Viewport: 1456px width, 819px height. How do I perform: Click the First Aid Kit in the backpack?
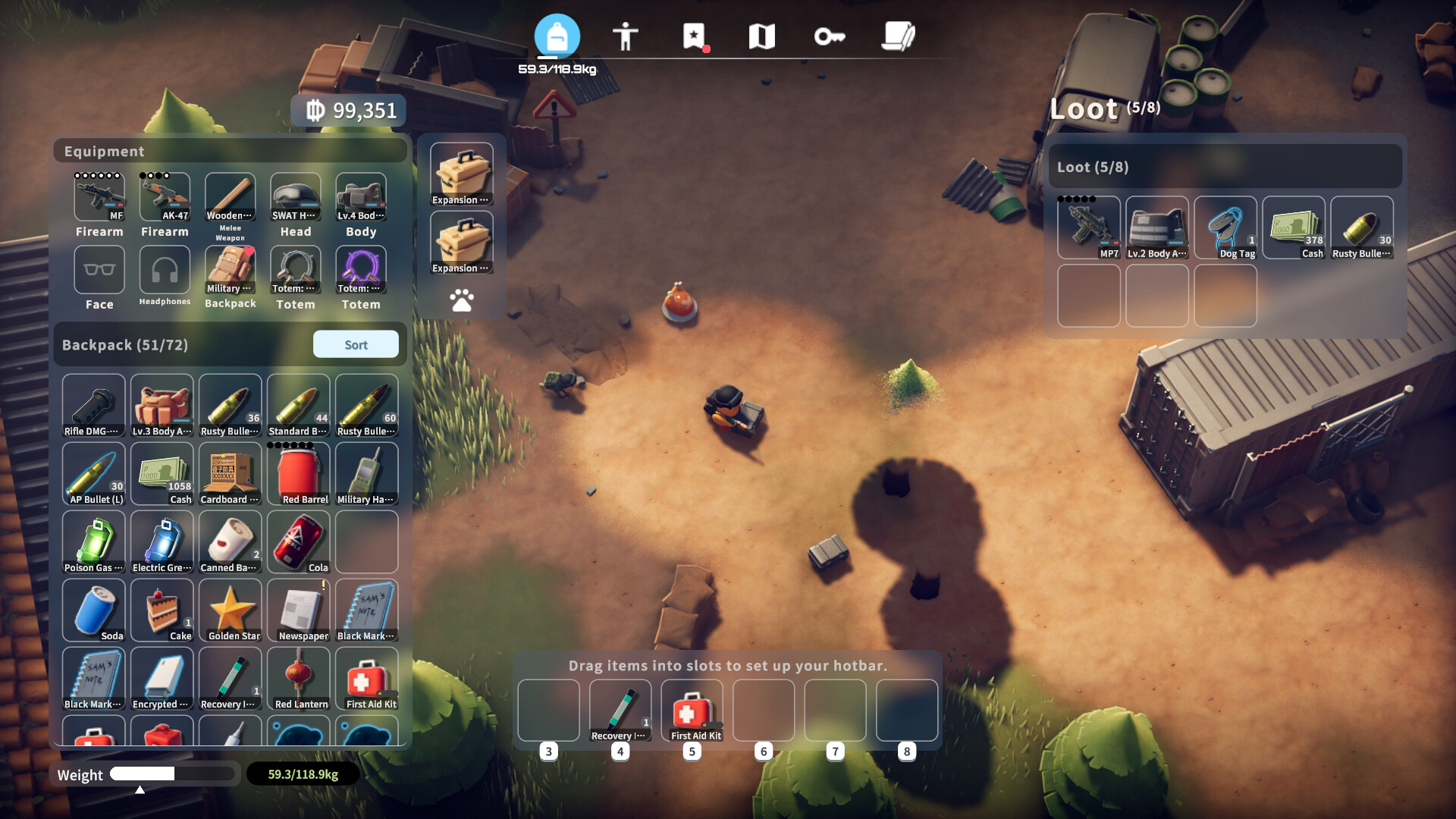tap(367, 679)
